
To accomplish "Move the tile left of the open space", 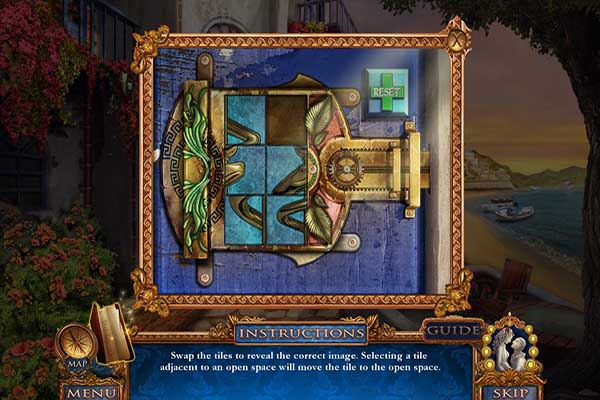I will click(x=246, y=120).
